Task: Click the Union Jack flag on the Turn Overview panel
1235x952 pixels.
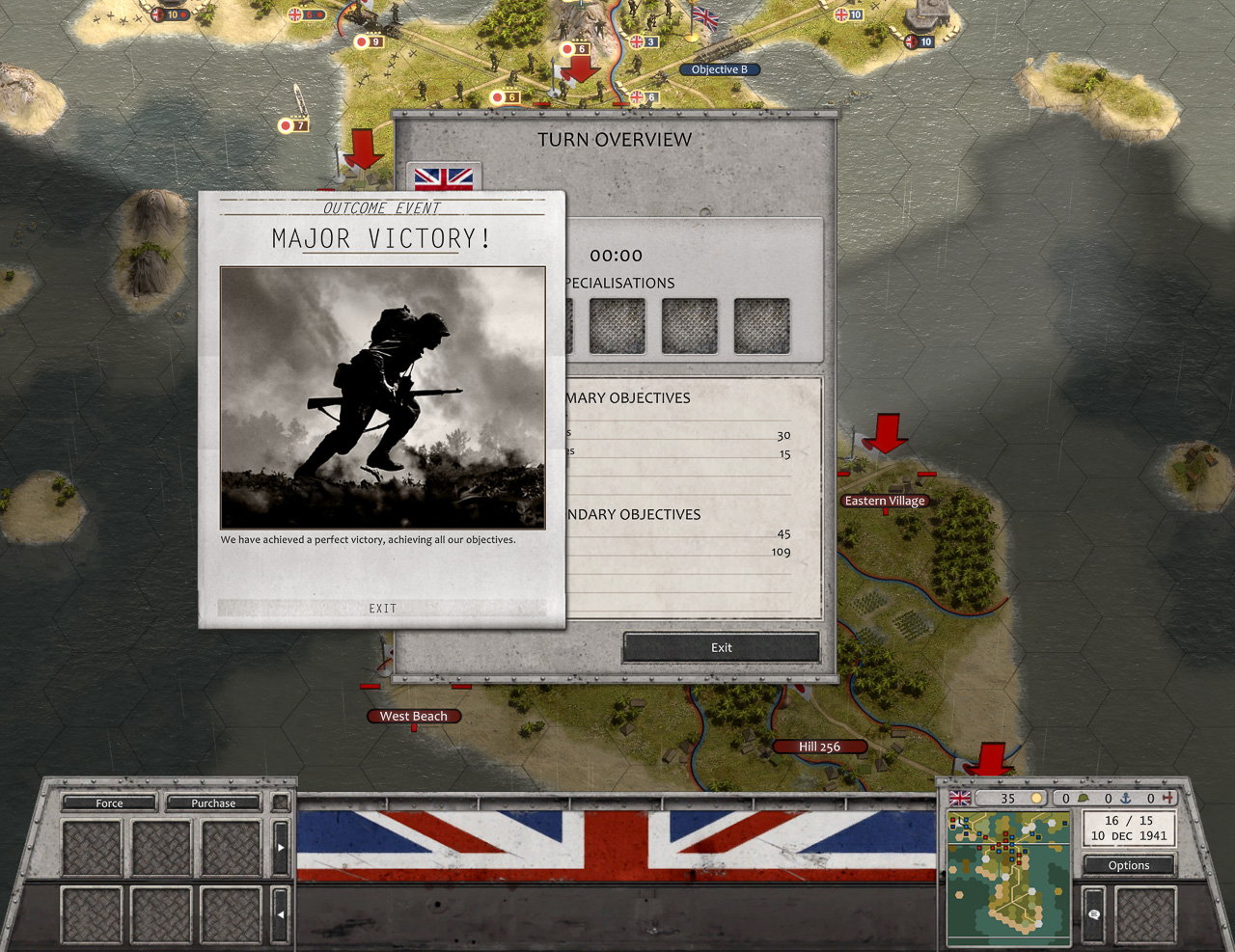Action: click(x=445, y=177)
